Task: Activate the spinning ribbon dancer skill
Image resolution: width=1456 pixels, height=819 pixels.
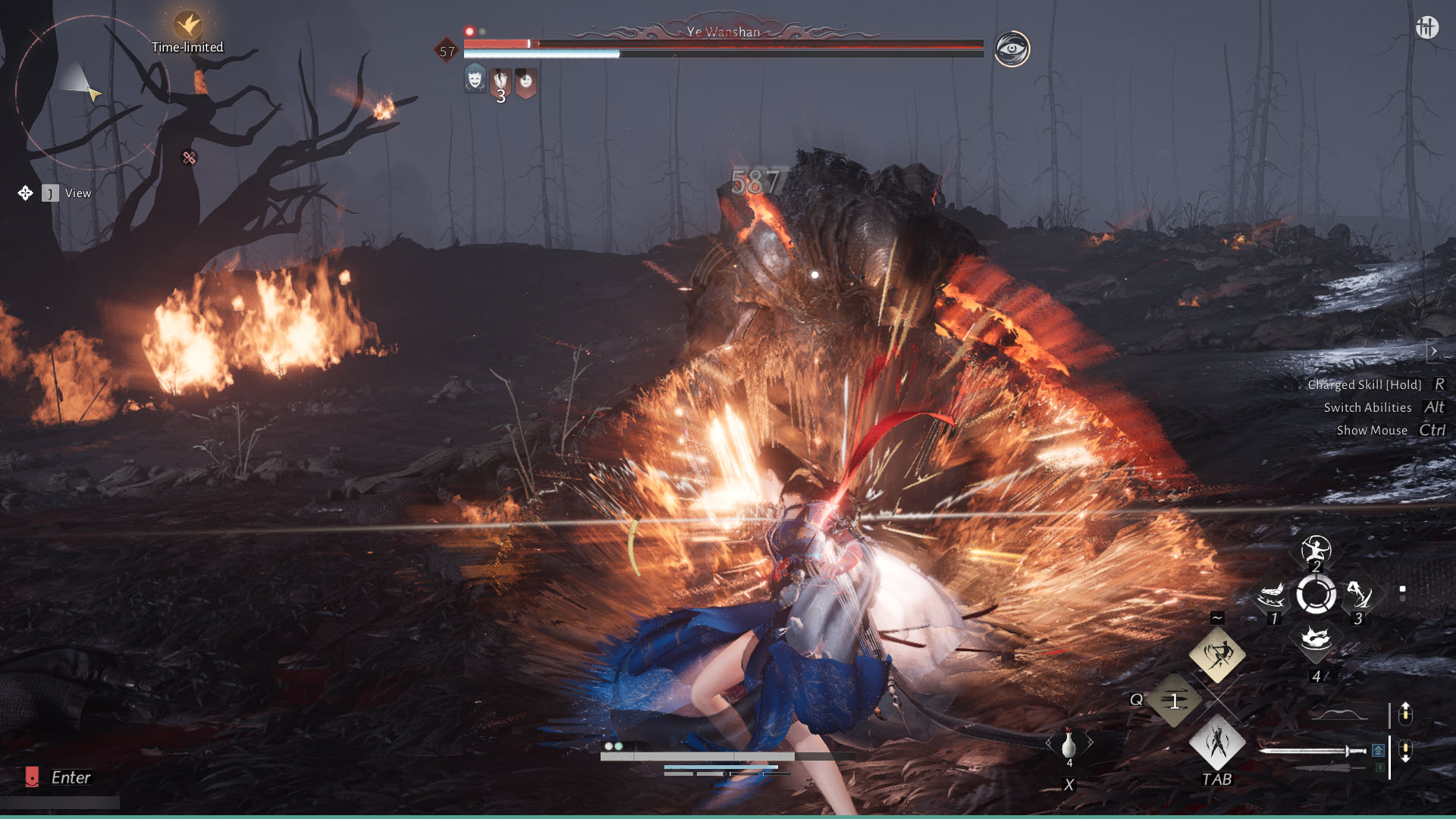Action: tap(1316, 549)
